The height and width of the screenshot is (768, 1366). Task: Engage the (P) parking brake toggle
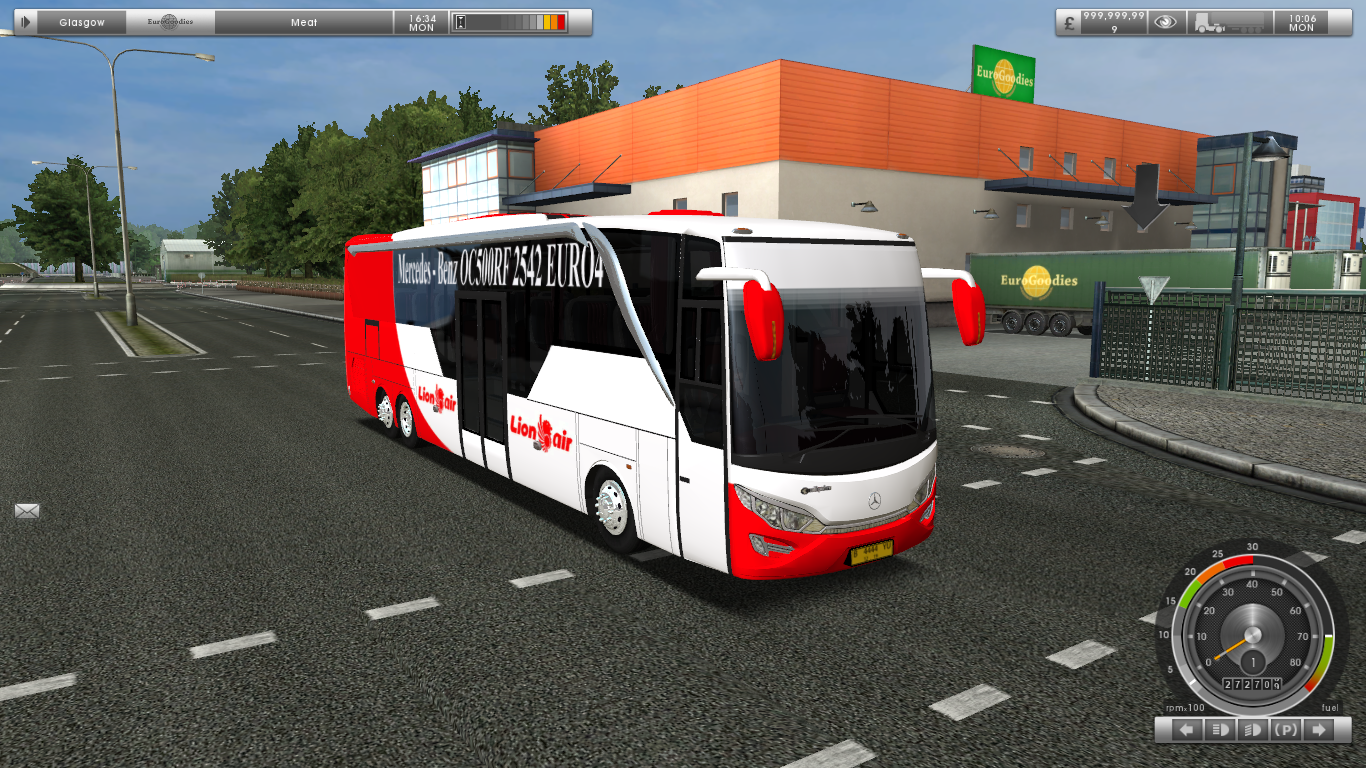pos(1285,729)
